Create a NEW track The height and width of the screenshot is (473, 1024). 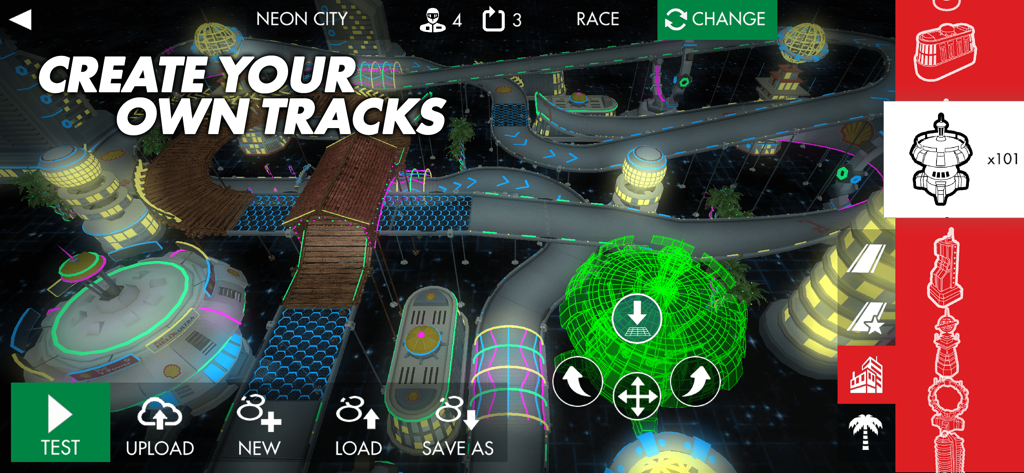[x=259, y=426]
